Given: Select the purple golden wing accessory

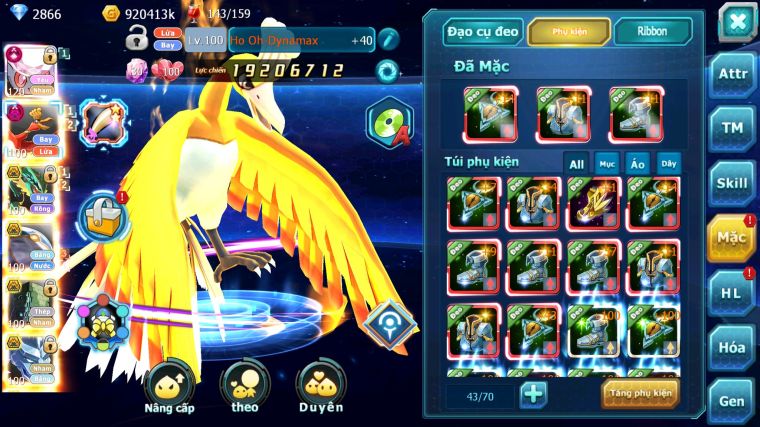Looking at the screenshot, I should [x=593, y=204].
